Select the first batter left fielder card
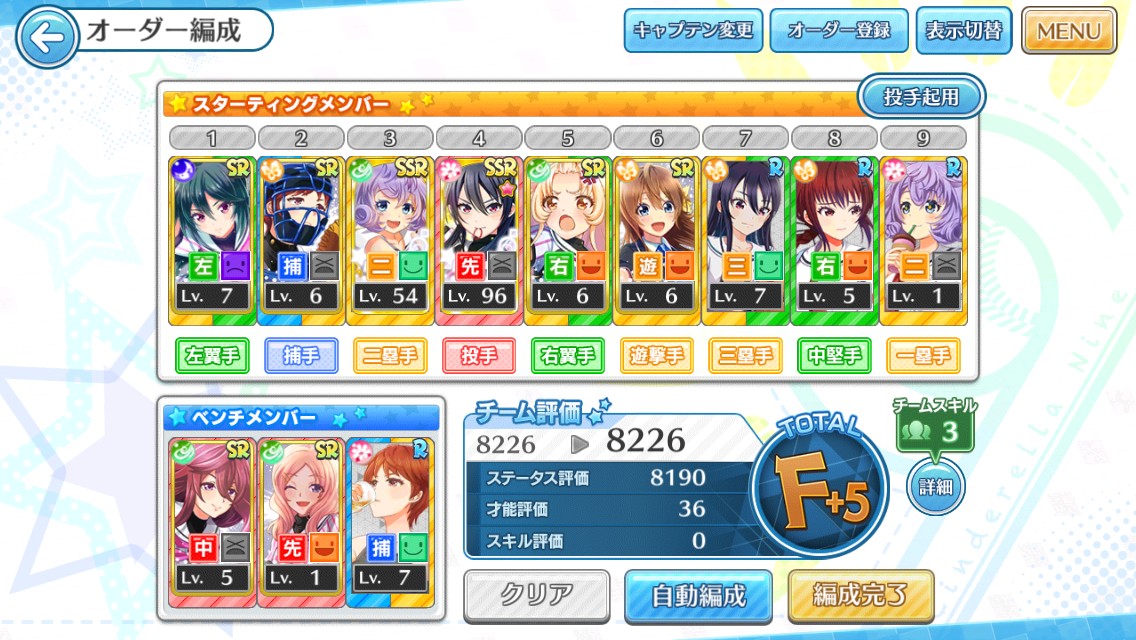 click(x=212, y=240)
